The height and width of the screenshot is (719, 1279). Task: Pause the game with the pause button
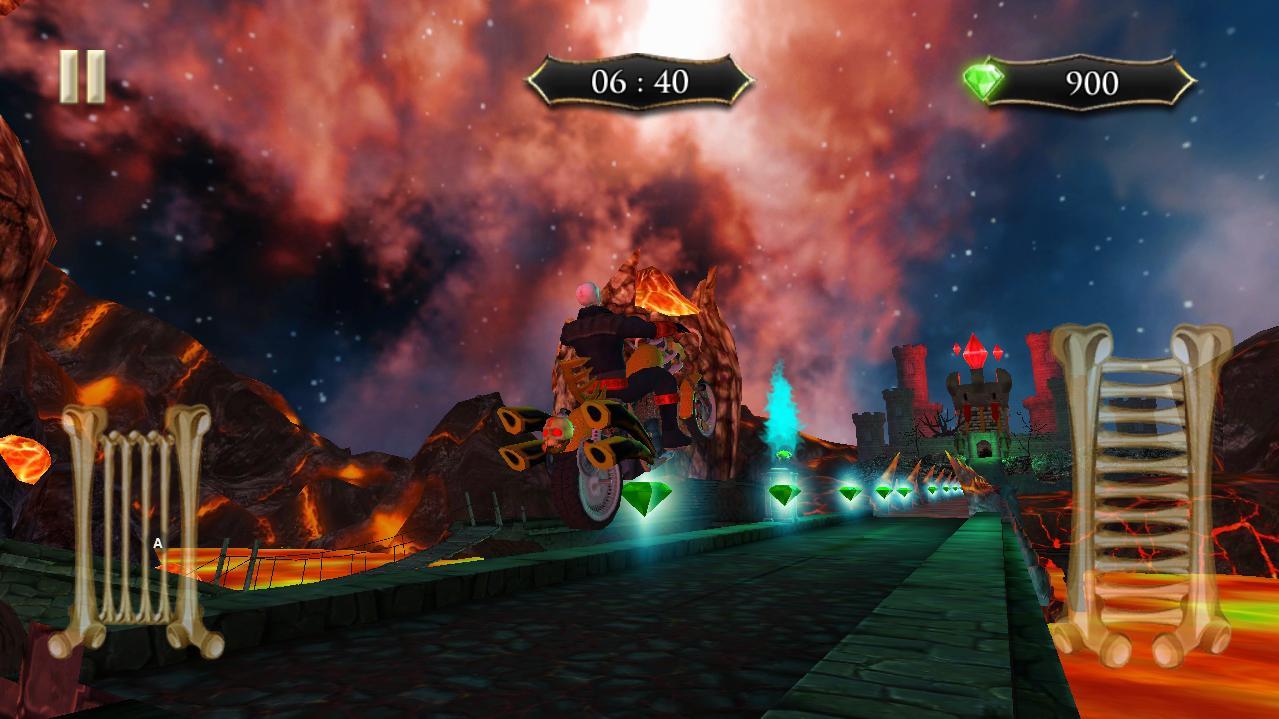82,77
